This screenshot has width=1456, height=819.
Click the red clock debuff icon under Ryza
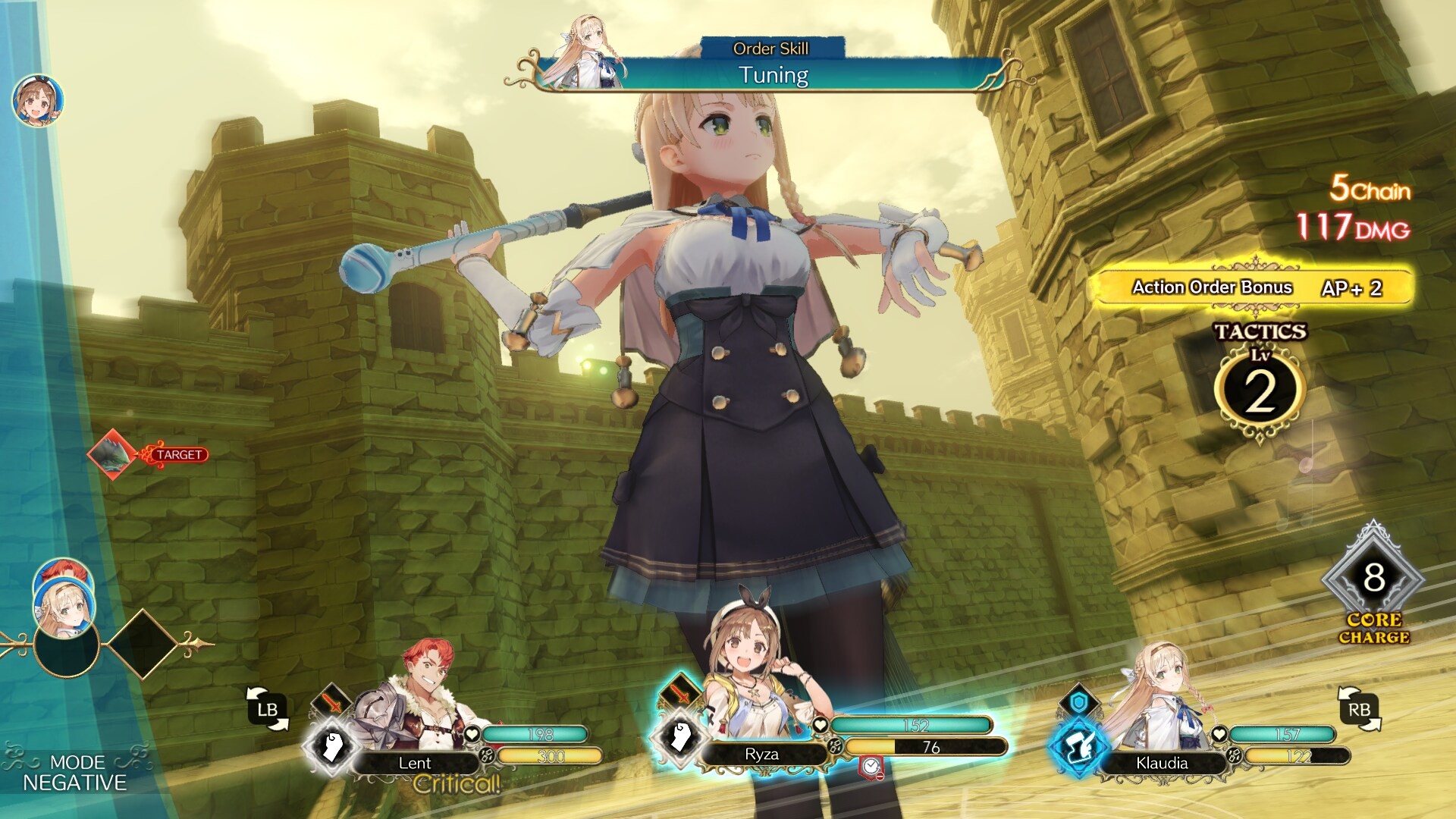869,767
